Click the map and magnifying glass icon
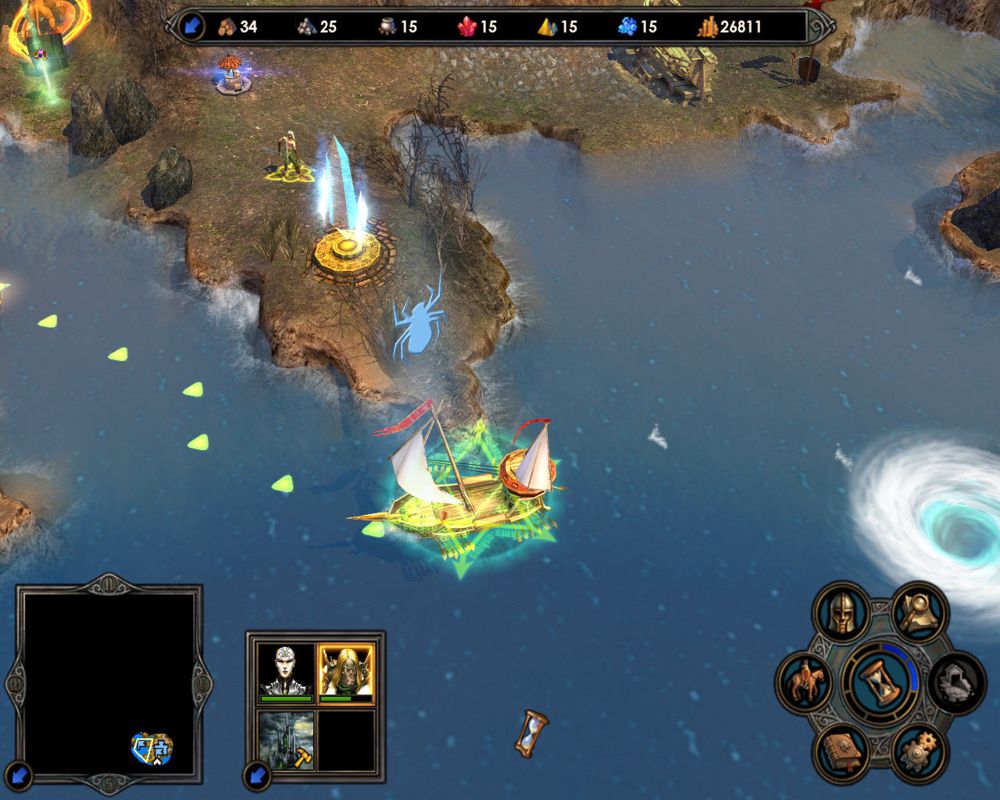Image resolution: width=1000 pixels, height=800 pixels. [x=920, y=612]
